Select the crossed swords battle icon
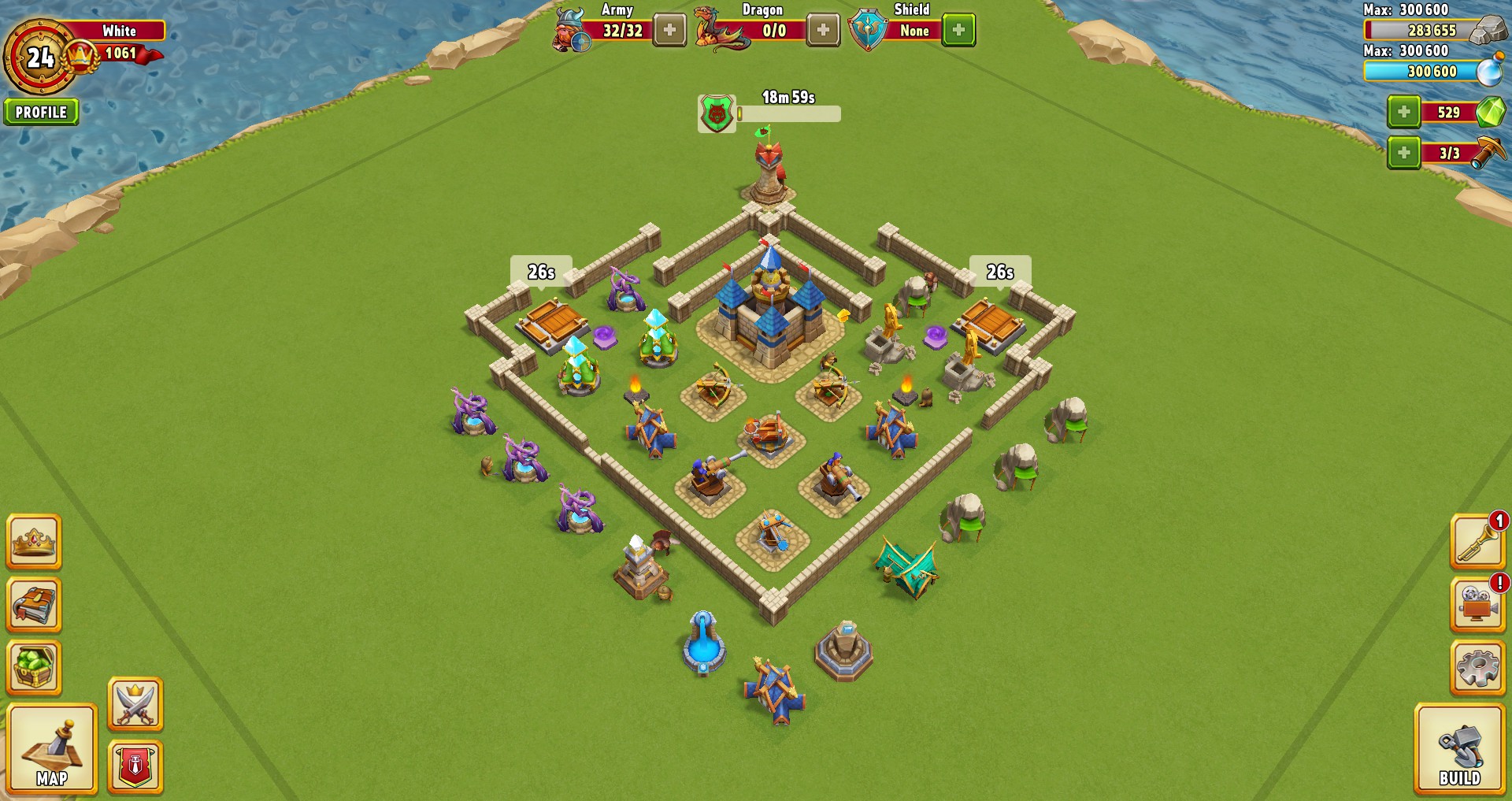This screenshot has height=801, width=1512. (x=134, y=701)
